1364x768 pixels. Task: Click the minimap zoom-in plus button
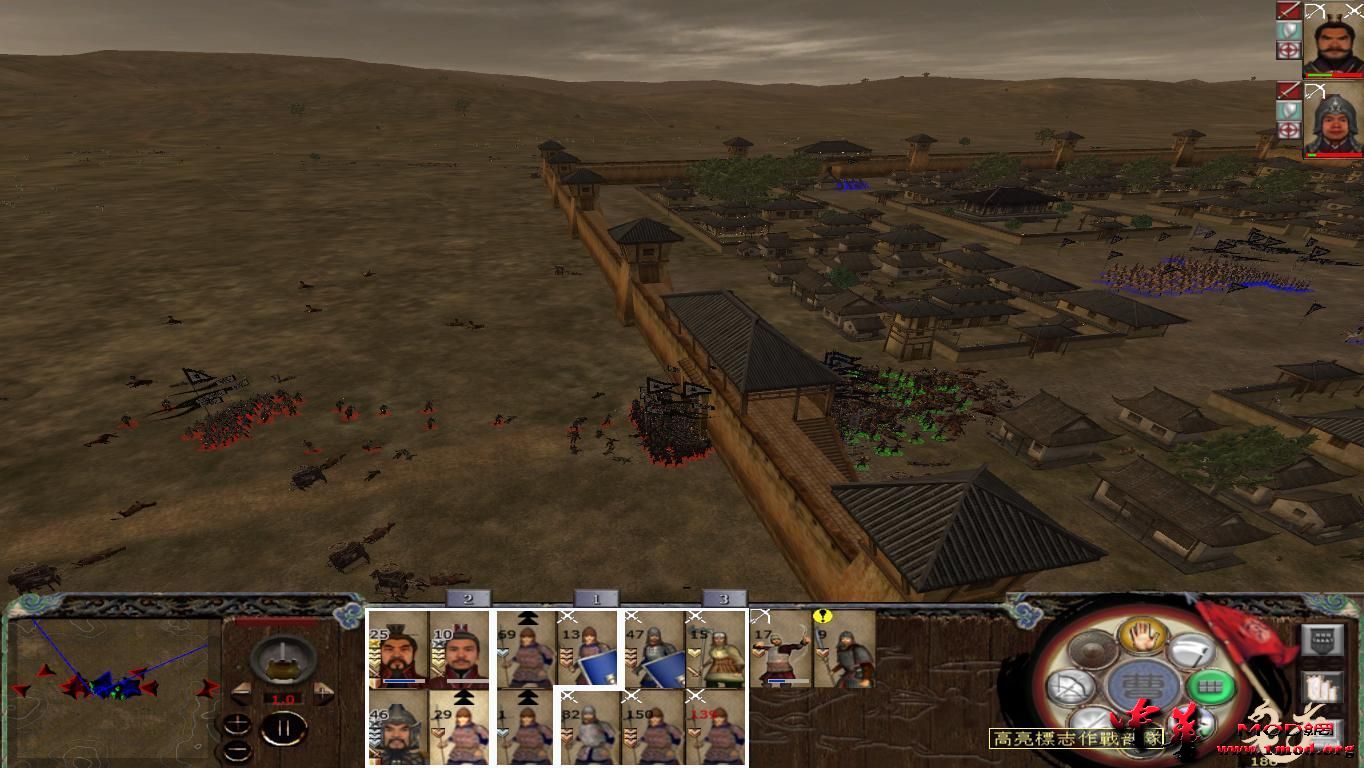[x=237, y=724]
